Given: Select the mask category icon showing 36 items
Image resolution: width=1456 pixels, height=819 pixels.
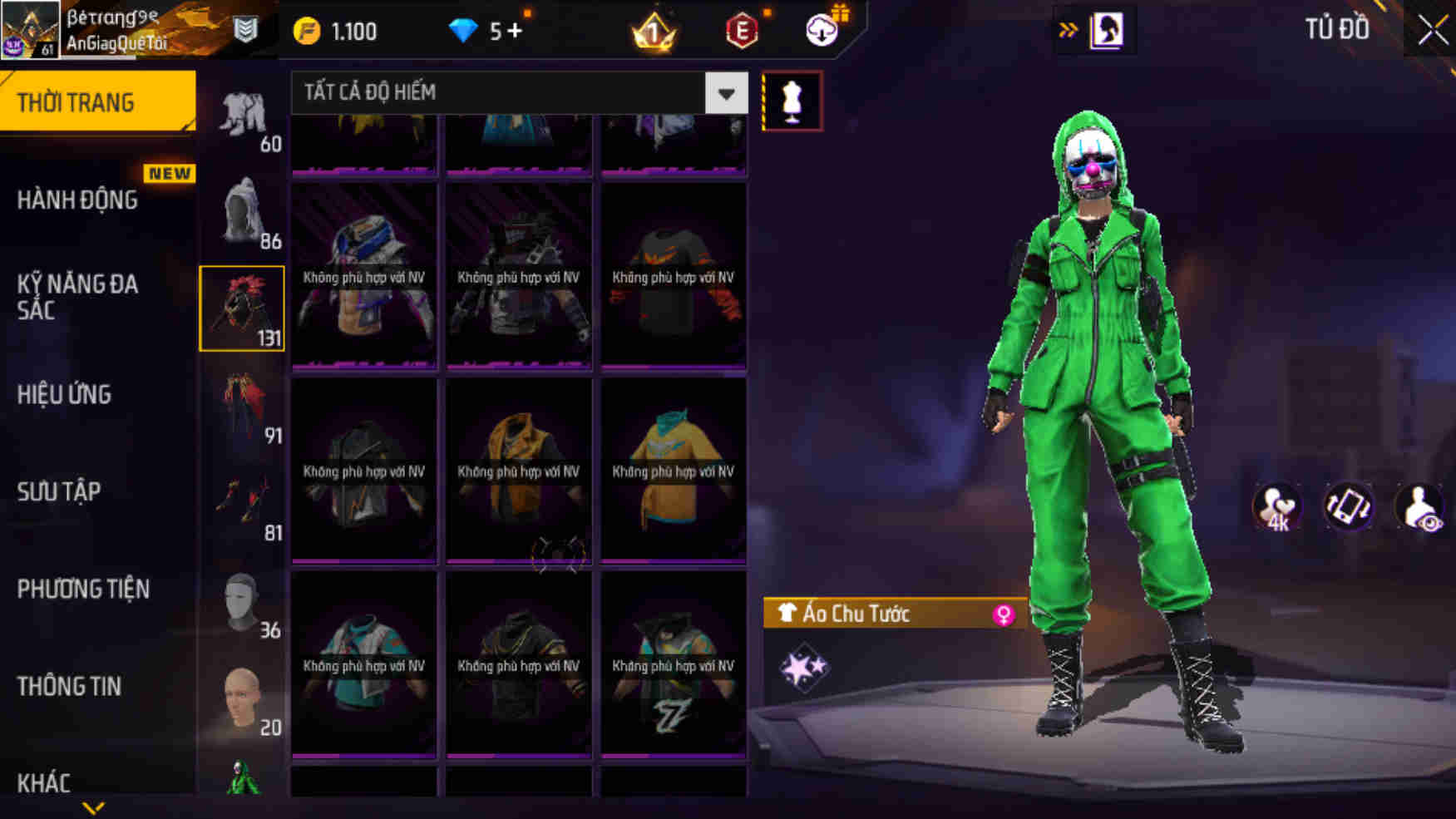Looking at the screenshot, I should [241, 603].
